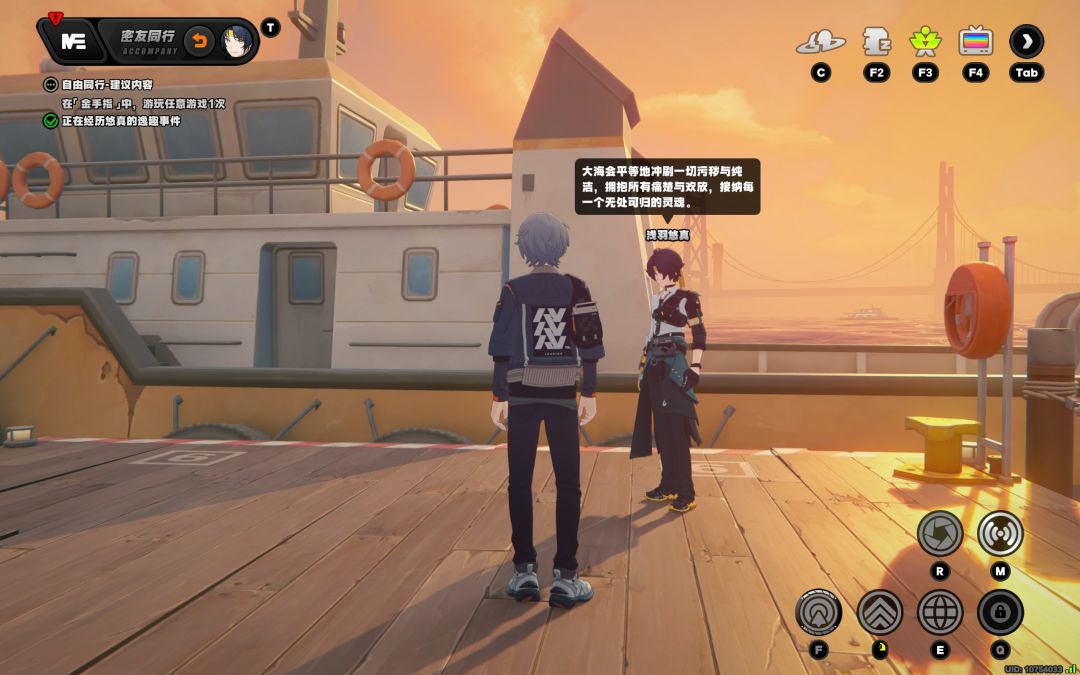This screenshot has height=675, width=1080.
Task: Open the notebook schedule icon
Action: click(876, 42)
